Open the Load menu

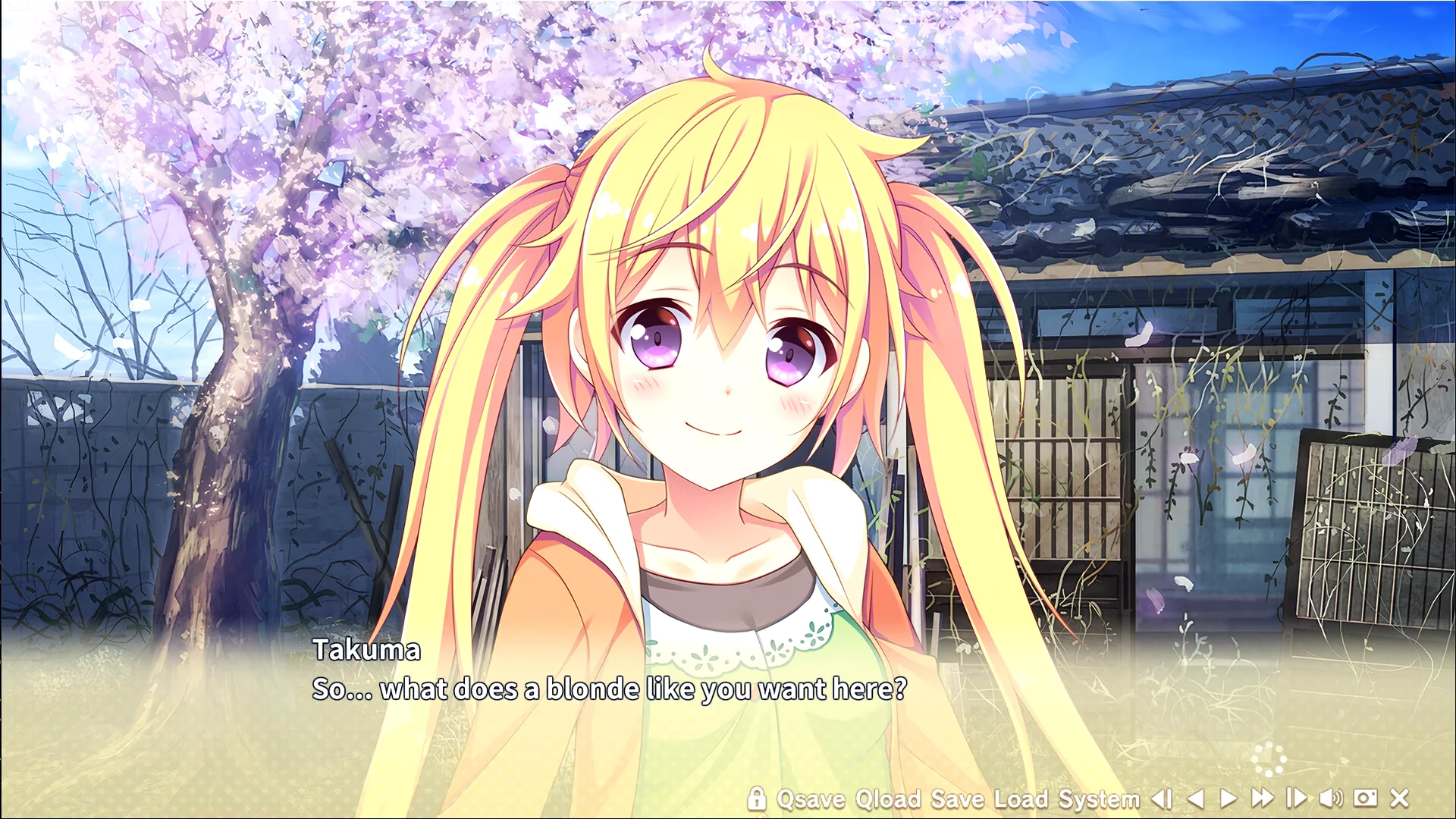coord(1021,799)
